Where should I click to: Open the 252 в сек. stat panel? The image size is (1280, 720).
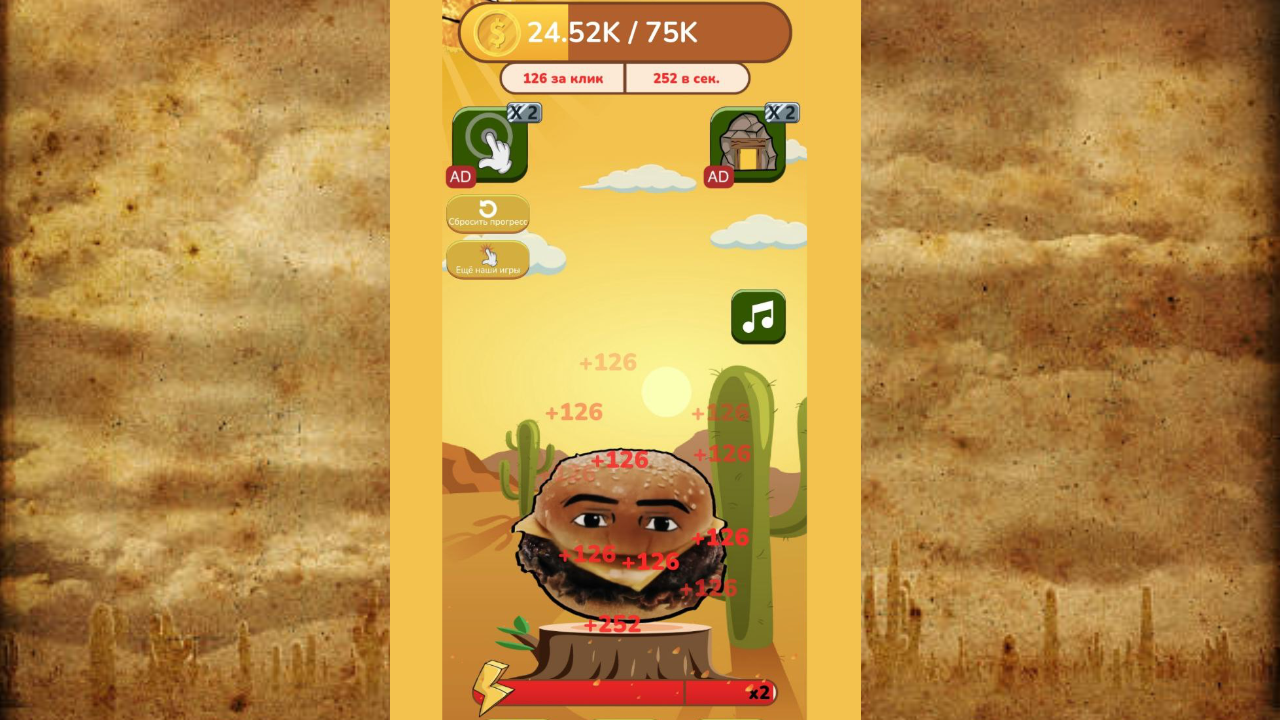687,76
